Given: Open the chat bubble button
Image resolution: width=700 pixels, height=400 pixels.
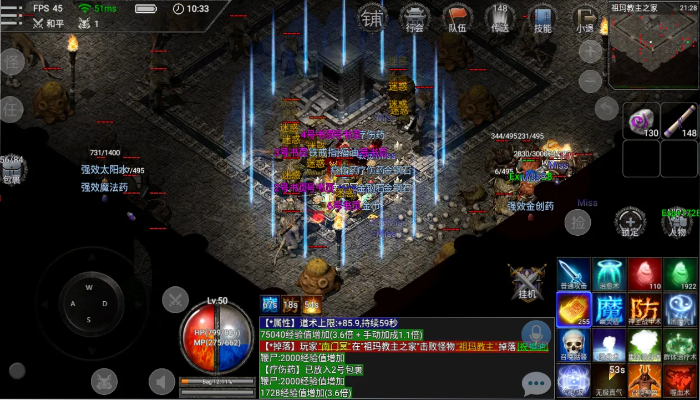Looking at the screenshot, I should pos(537,382).
